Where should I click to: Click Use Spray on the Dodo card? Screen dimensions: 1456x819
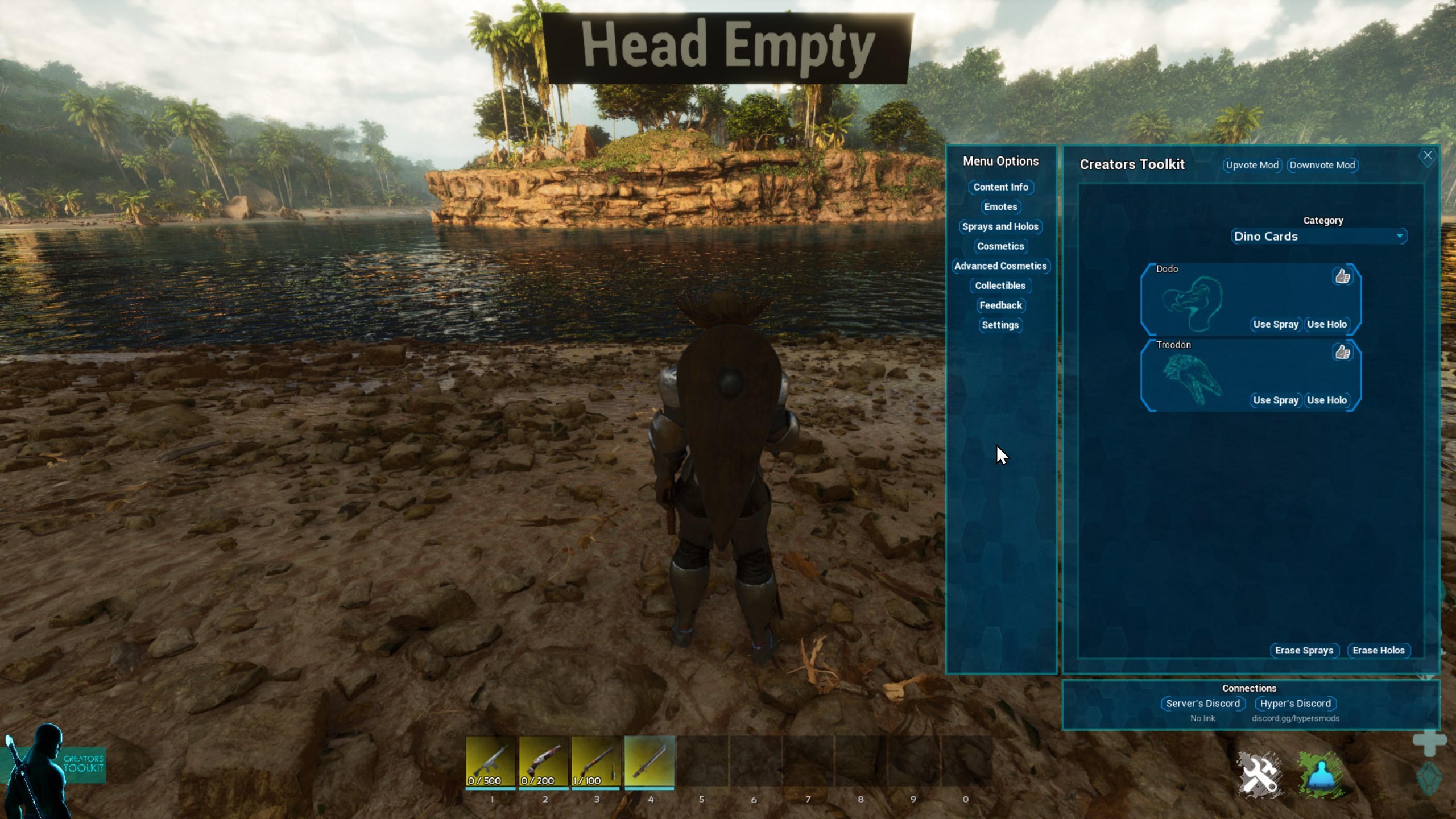pos(1276,324)
